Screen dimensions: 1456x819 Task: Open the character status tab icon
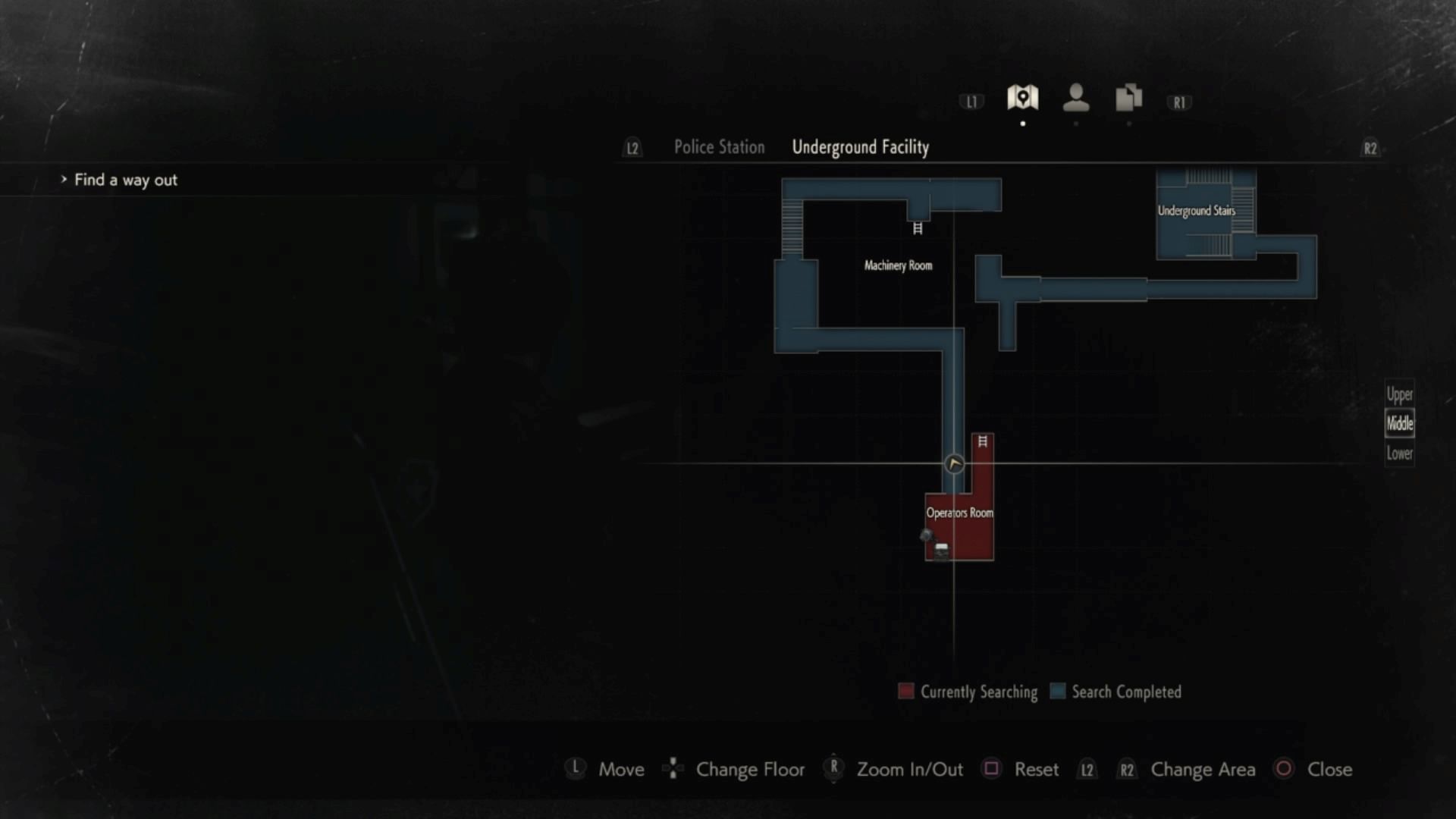(1075, 98)
